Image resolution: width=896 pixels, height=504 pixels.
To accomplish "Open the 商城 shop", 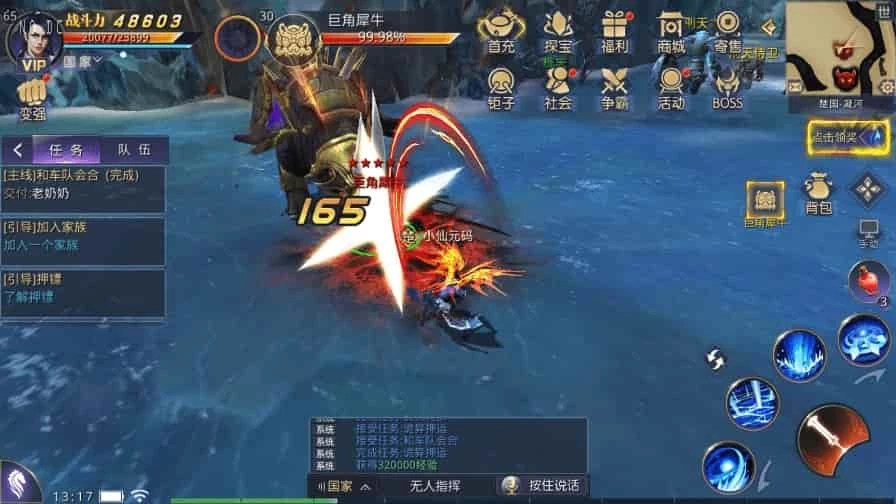I will 671,31.
